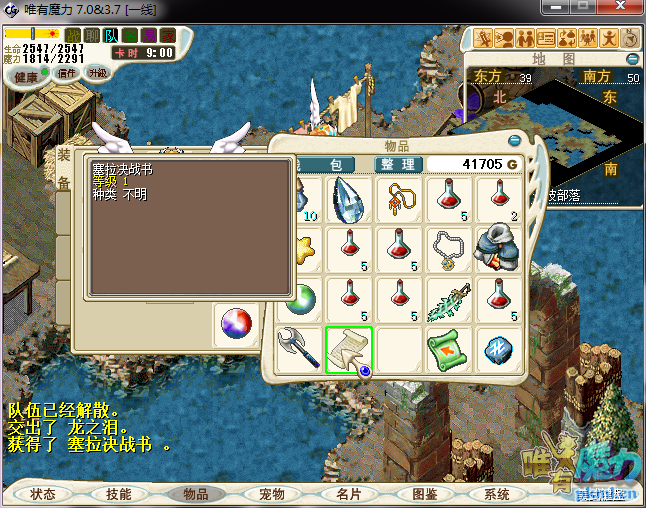Minimize the 地图 map panel

[x=632, y=60]
